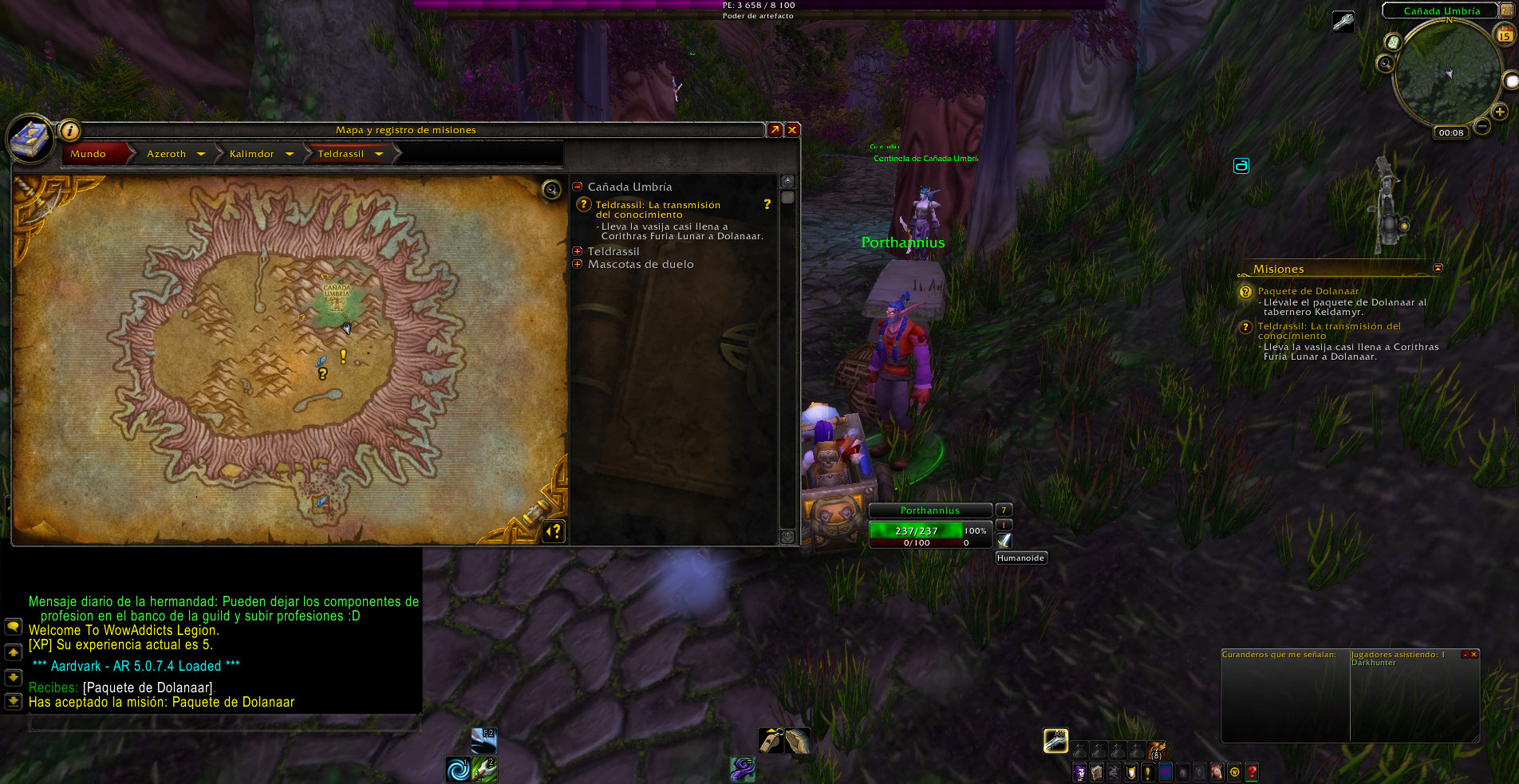Open the minimap tracking magnifier button

[x=1386, y=63]
